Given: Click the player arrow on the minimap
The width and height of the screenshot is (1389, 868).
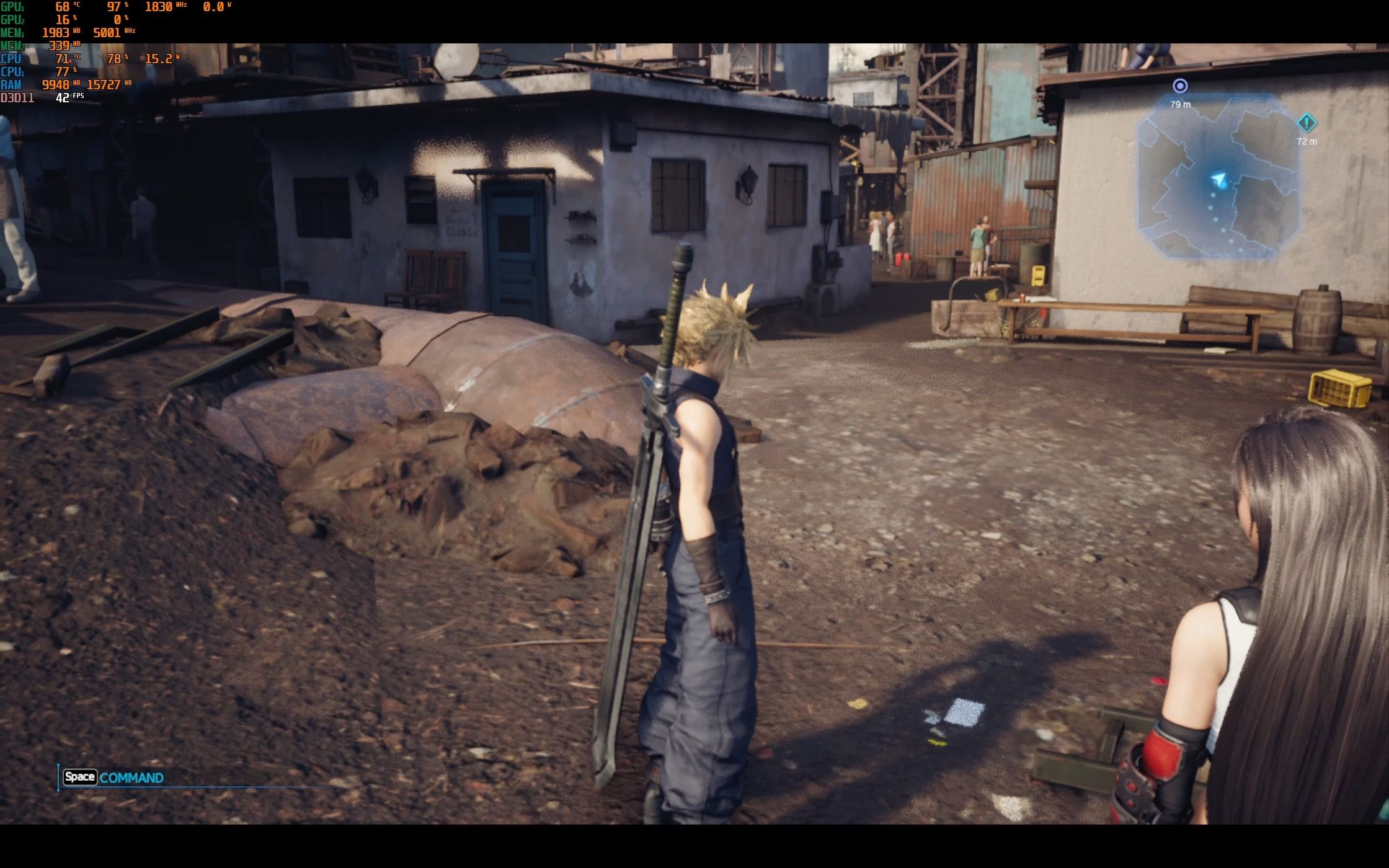Looking at the screenshot, I should tap(1219, 180).
